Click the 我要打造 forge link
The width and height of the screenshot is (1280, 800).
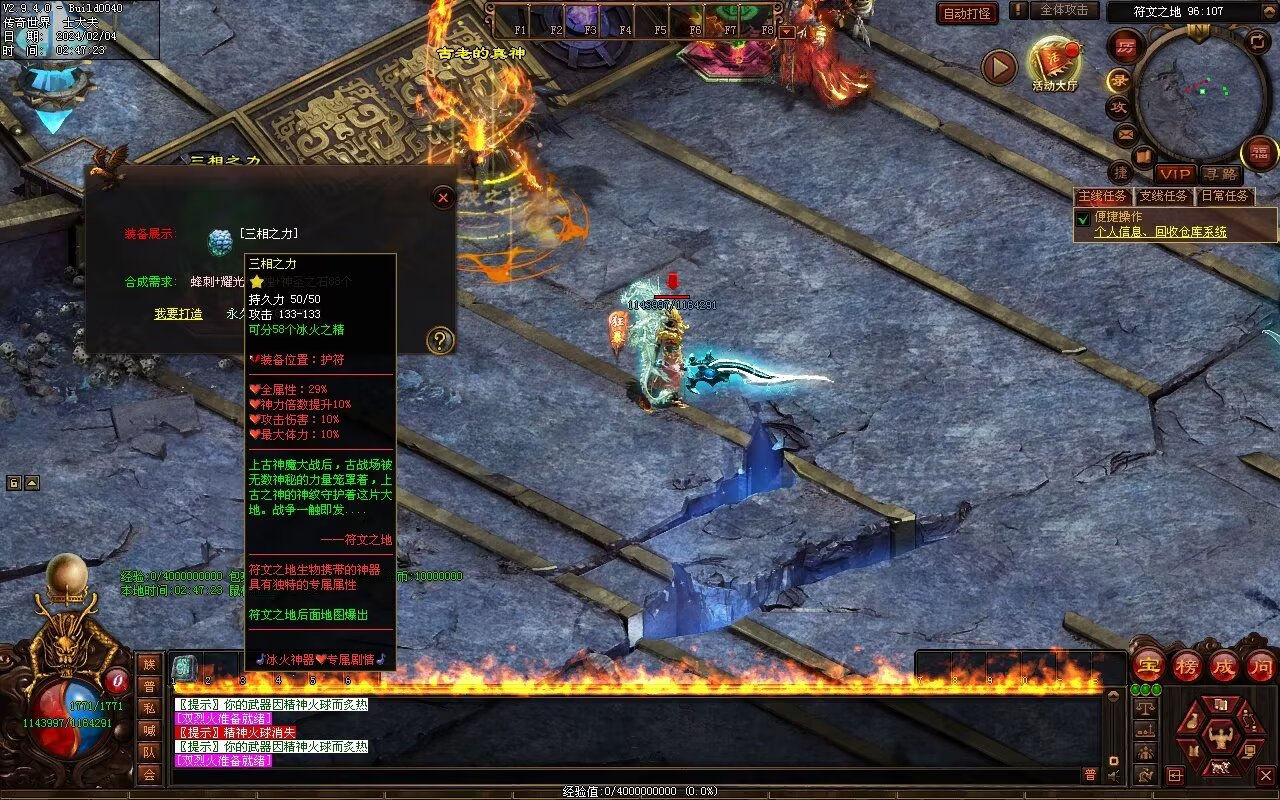pyautogui.click(x=178, y=314)
